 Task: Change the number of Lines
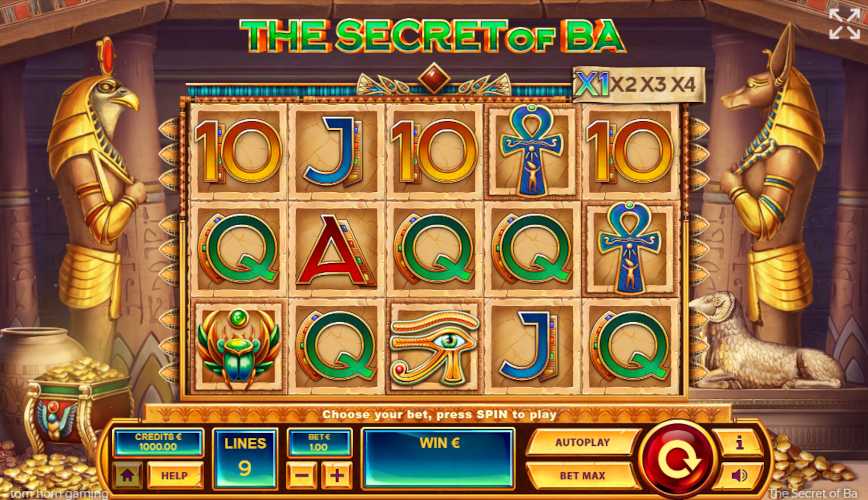click(x=245, y=458)
